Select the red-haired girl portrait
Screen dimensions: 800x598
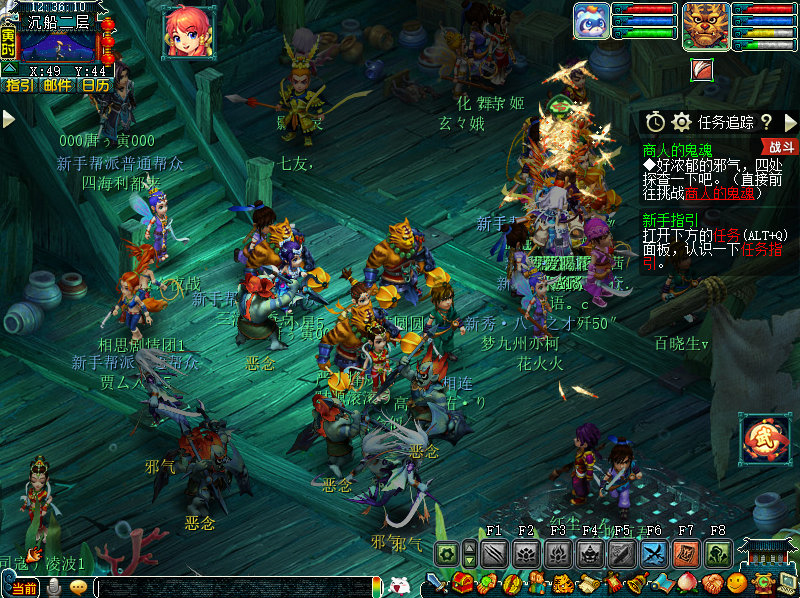point(188,31)
